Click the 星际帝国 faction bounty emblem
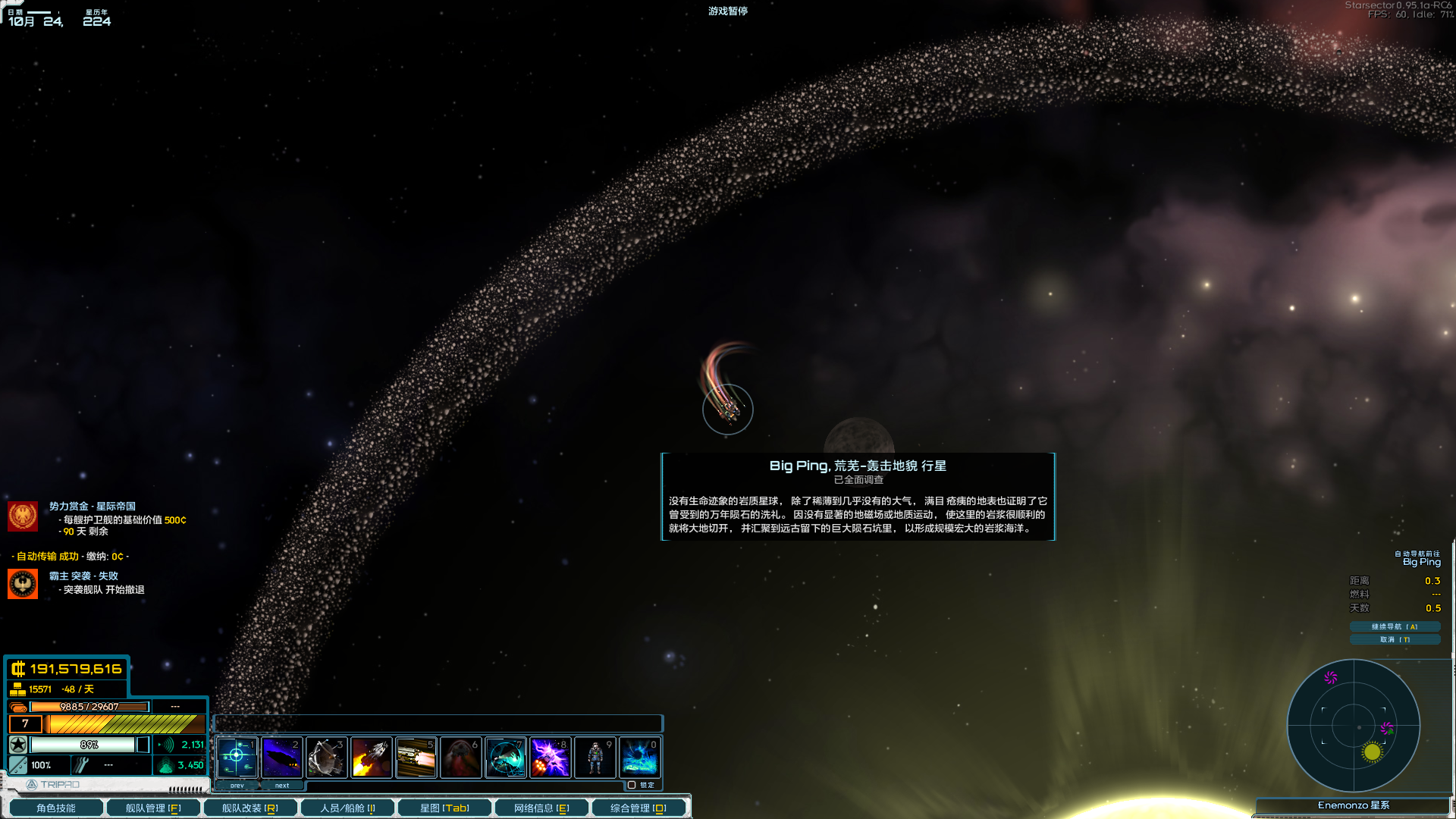The width and height of the screenshot is (1456, 819). pyautogui.click(x=23, y=516)
